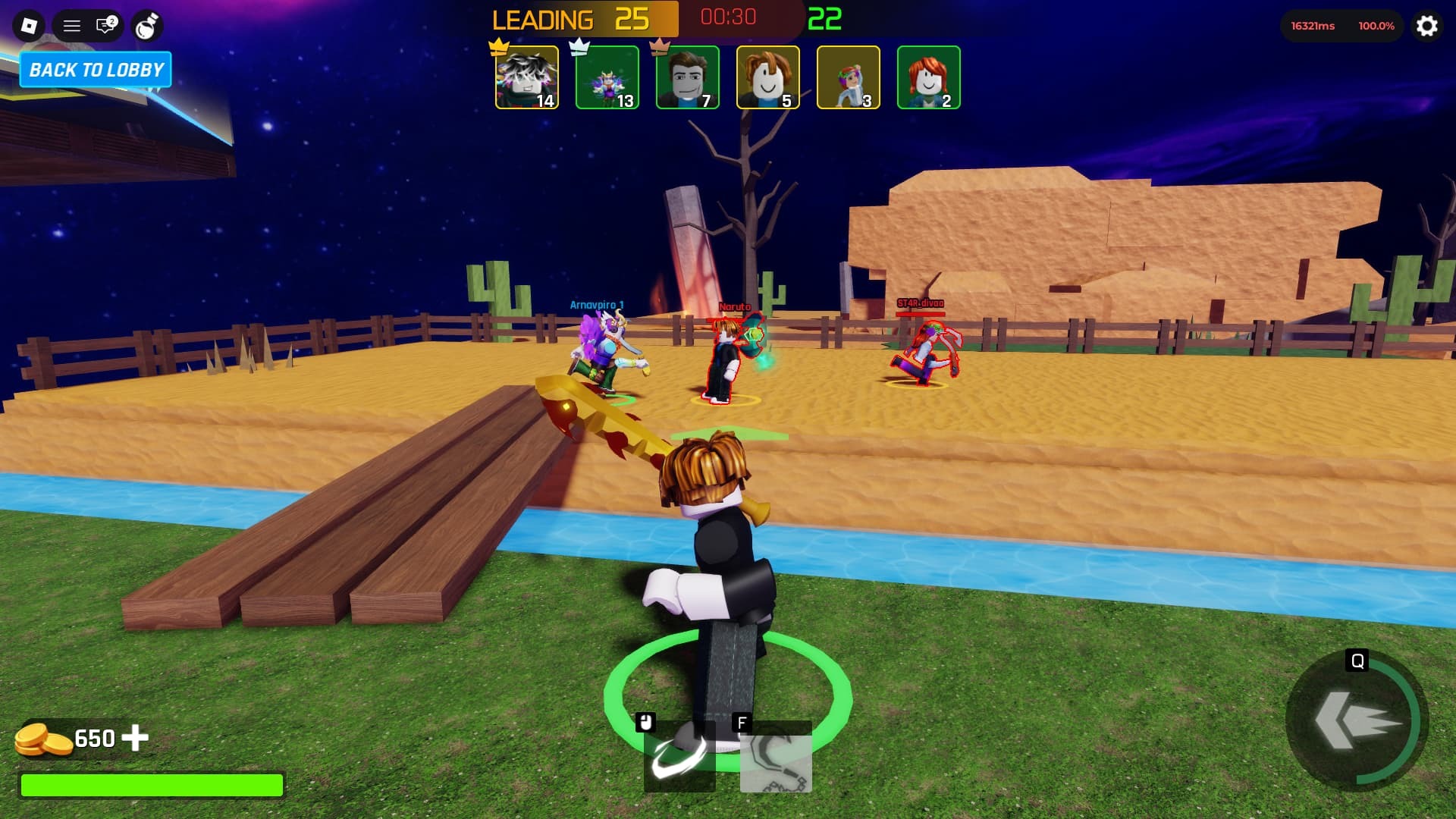
Task: Open the settings gear
Action: tap(1428, 27)
